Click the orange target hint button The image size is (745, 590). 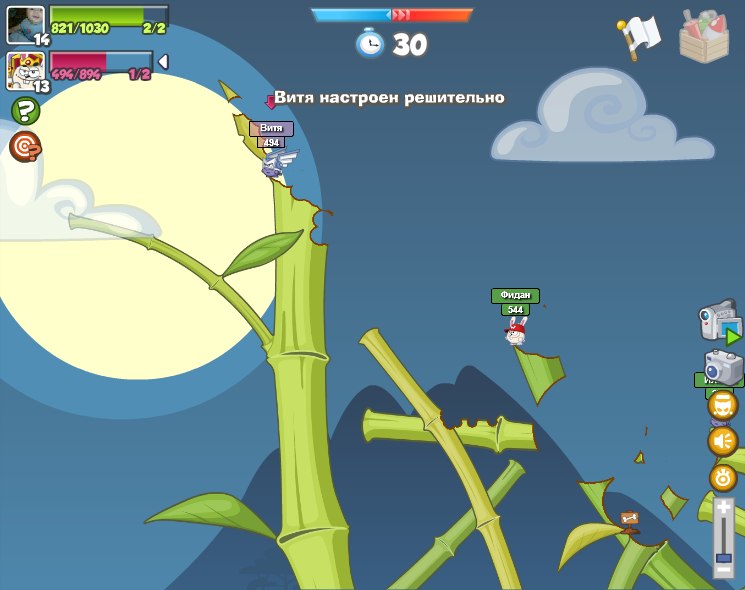tap(24, 147)
